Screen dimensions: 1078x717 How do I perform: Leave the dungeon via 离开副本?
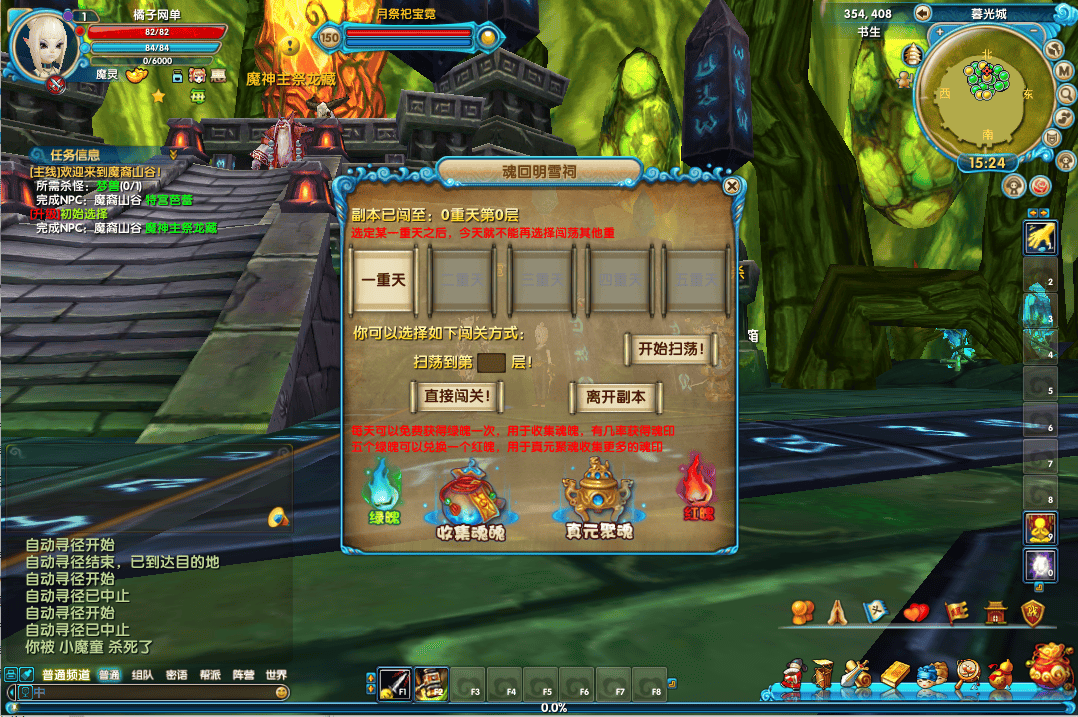616,396
